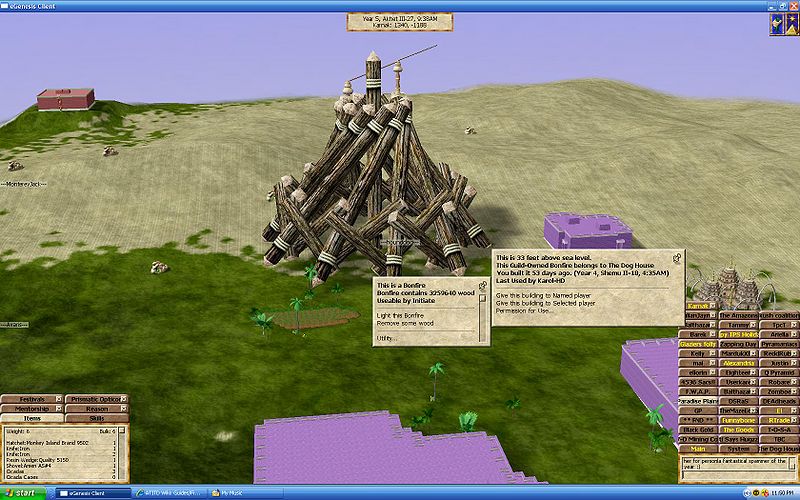Choose Remove some wood option

407,323
